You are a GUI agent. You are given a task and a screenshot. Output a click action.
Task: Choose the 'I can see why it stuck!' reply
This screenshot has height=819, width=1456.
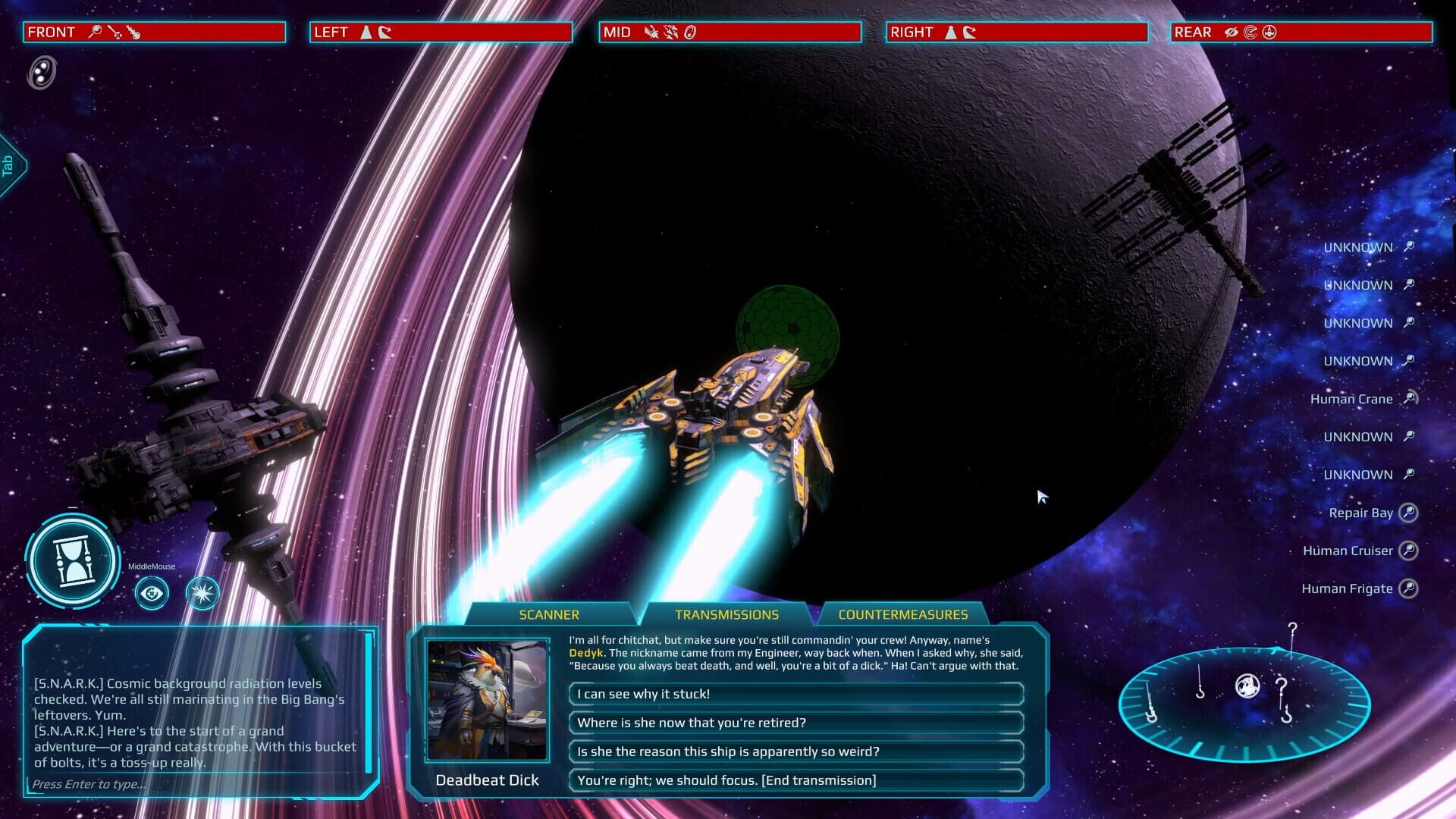[795, 693]
